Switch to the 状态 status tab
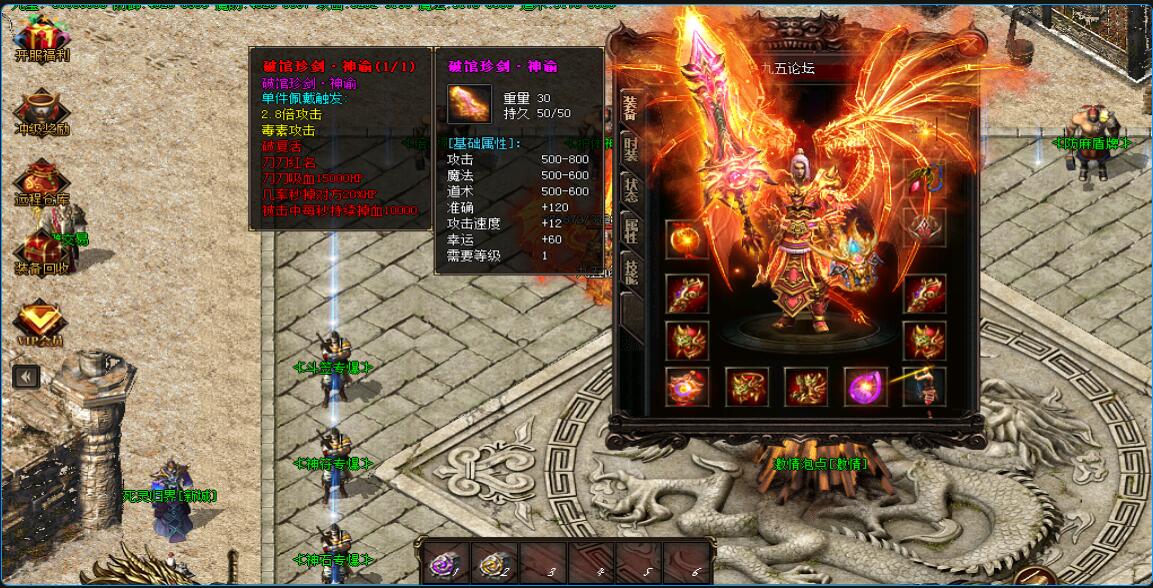 click(x=630, y=192)
